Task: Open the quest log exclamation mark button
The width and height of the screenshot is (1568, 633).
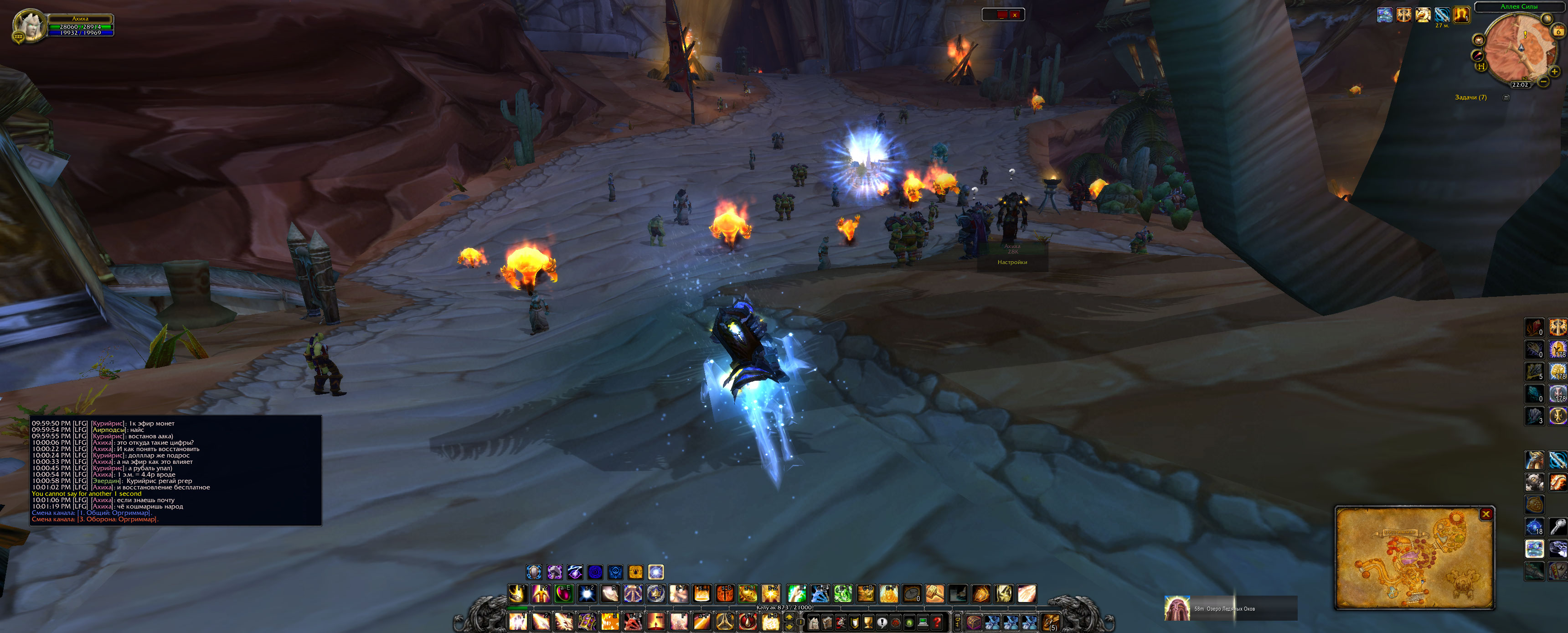Action: click(x=882, y=623)
